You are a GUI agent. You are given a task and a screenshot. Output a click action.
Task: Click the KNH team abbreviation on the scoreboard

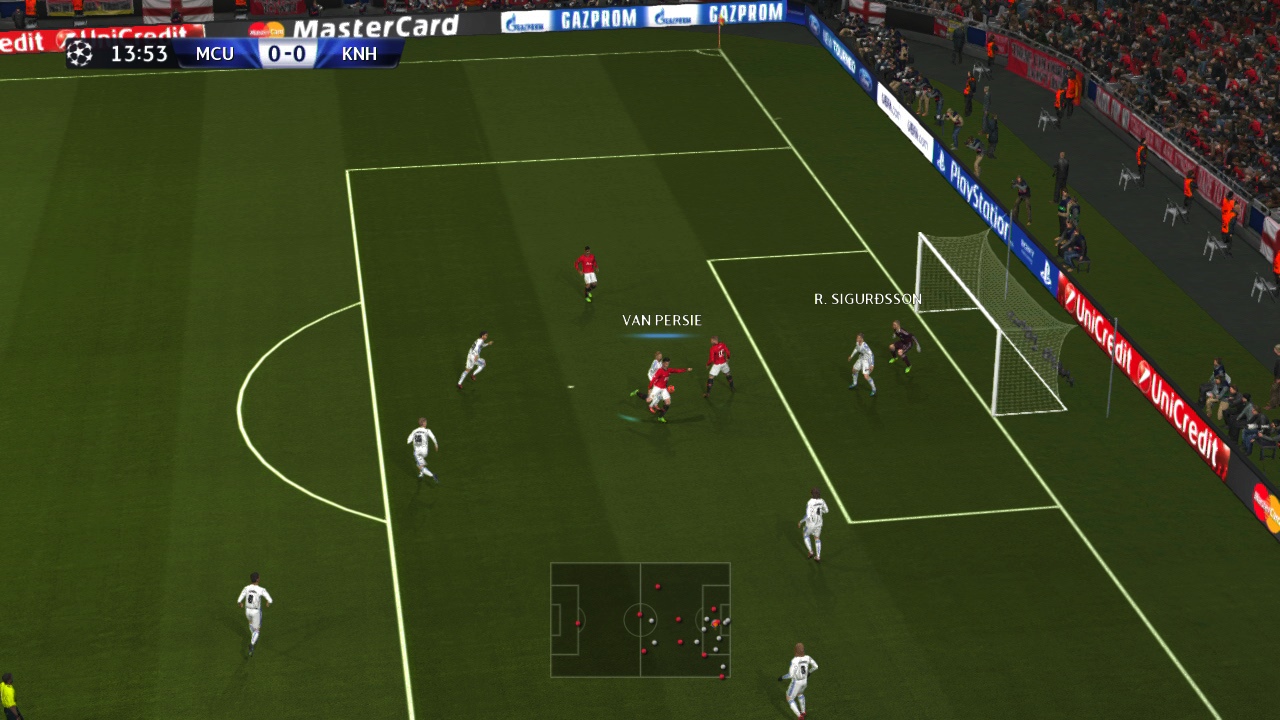(x=359, y=54)
